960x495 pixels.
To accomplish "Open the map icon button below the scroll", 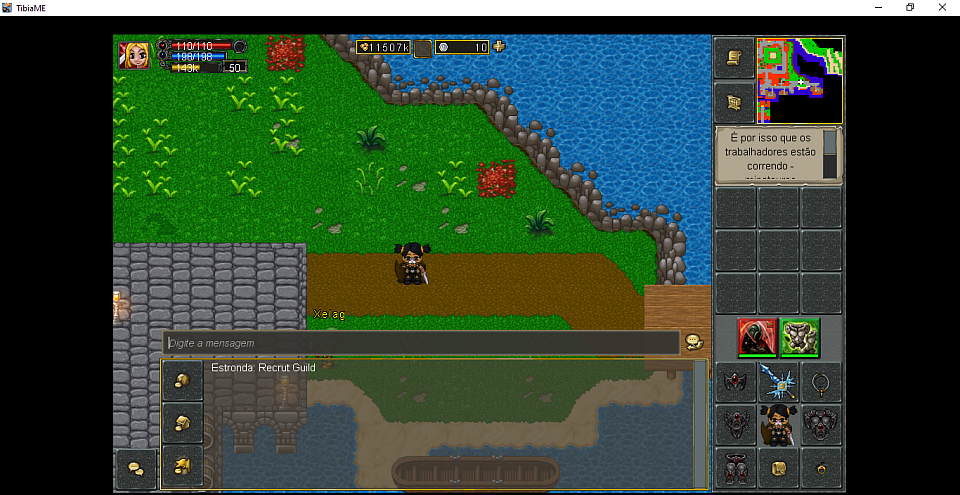I will coord(733,102).
